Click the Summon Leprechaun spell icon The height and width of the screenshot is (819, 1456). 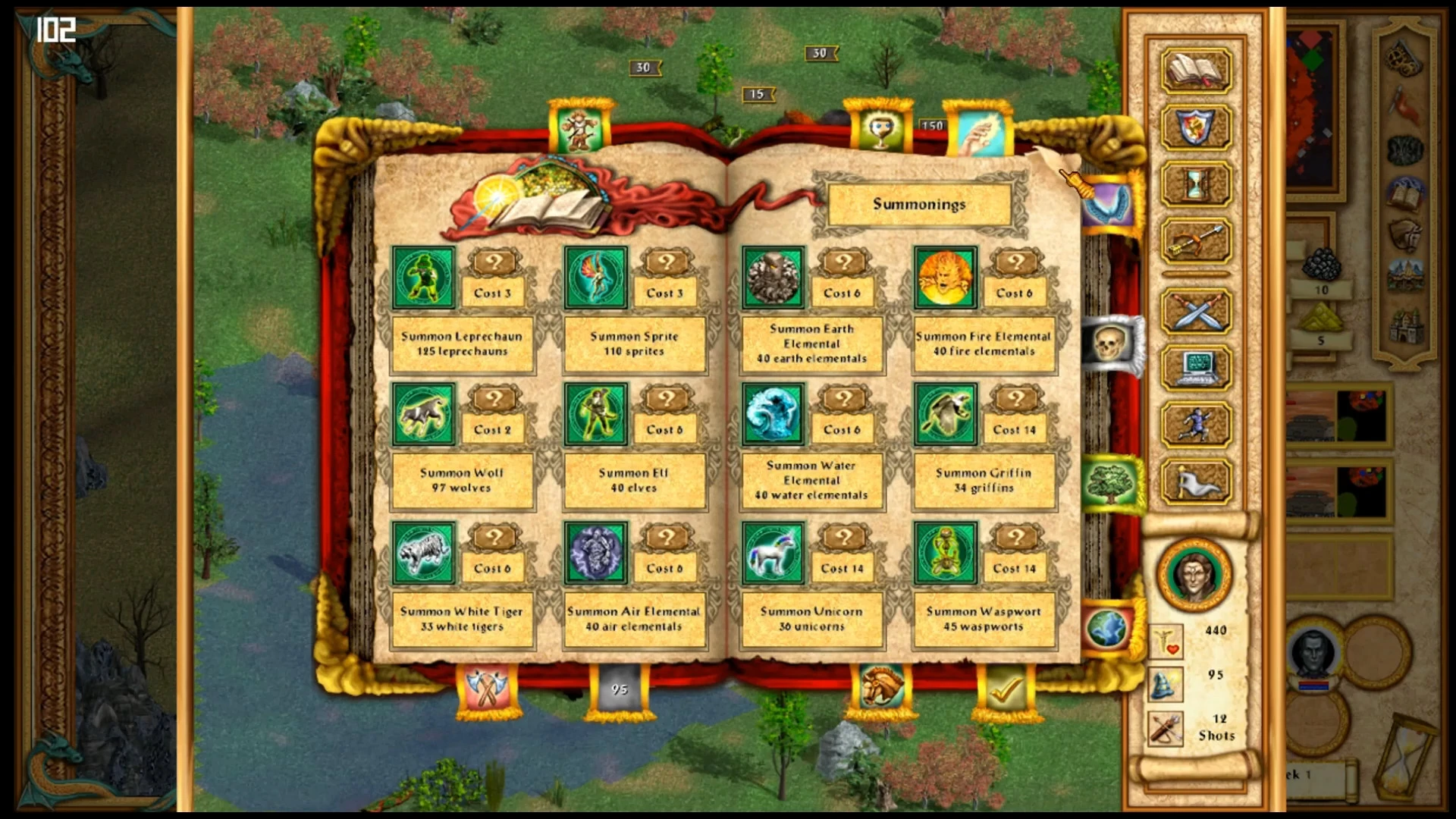tap(423, 277)
